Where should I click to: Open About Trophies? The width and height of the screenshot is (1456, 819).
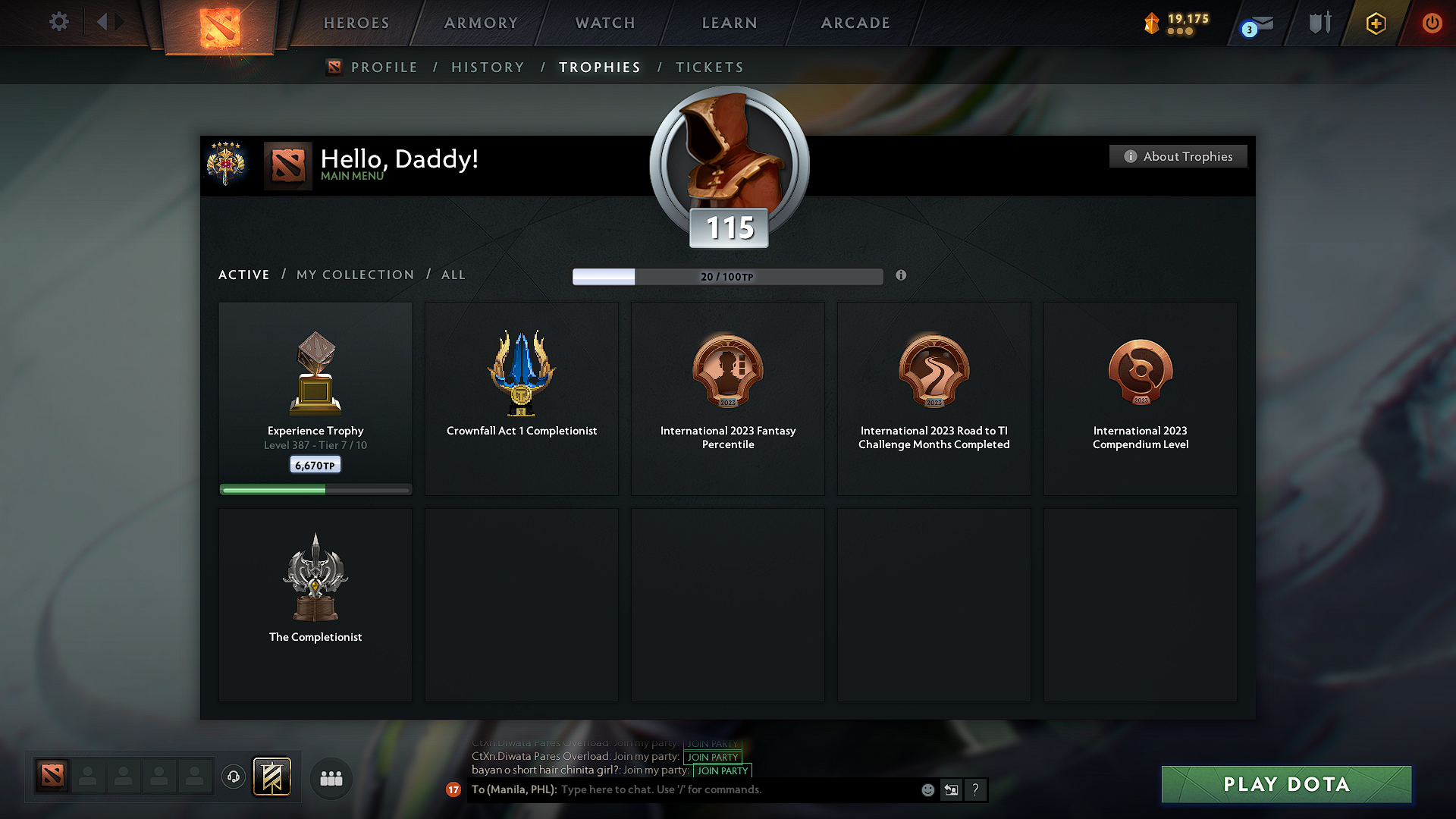[1178, 156]
